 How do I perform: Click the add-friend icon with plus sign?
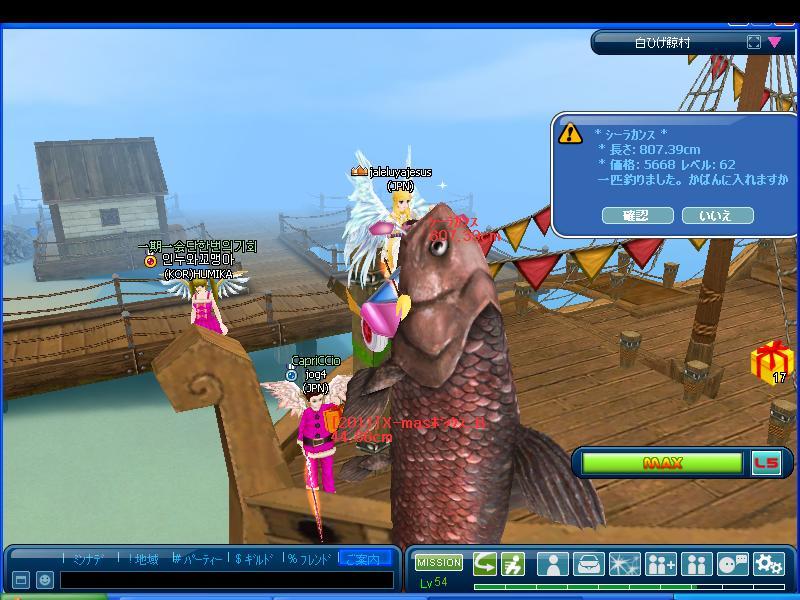click(x=661, y=564)
